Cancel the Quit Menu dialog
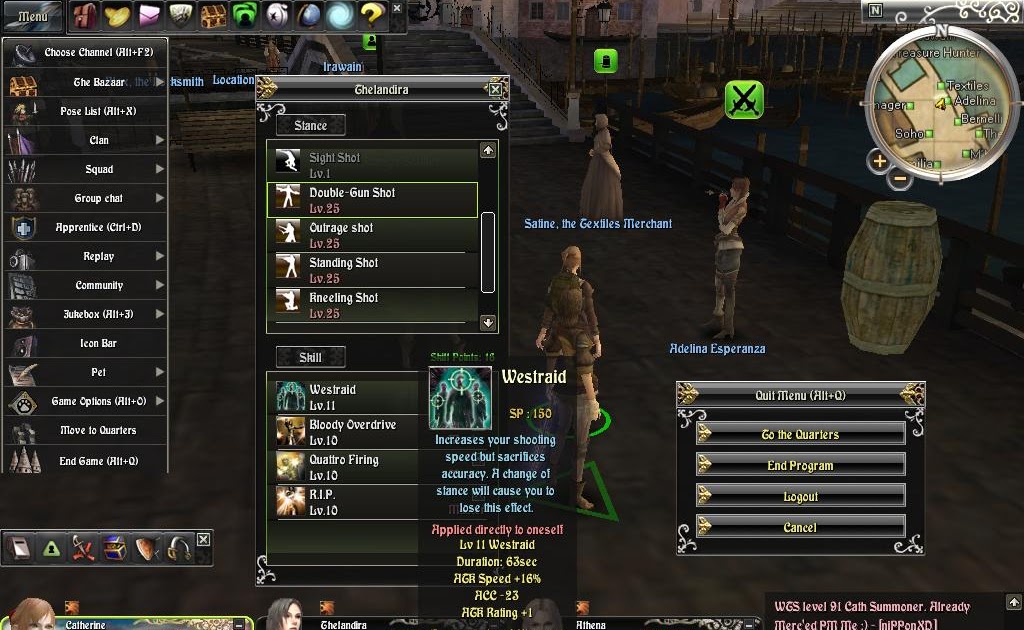1024x630 pixels. 800,527
